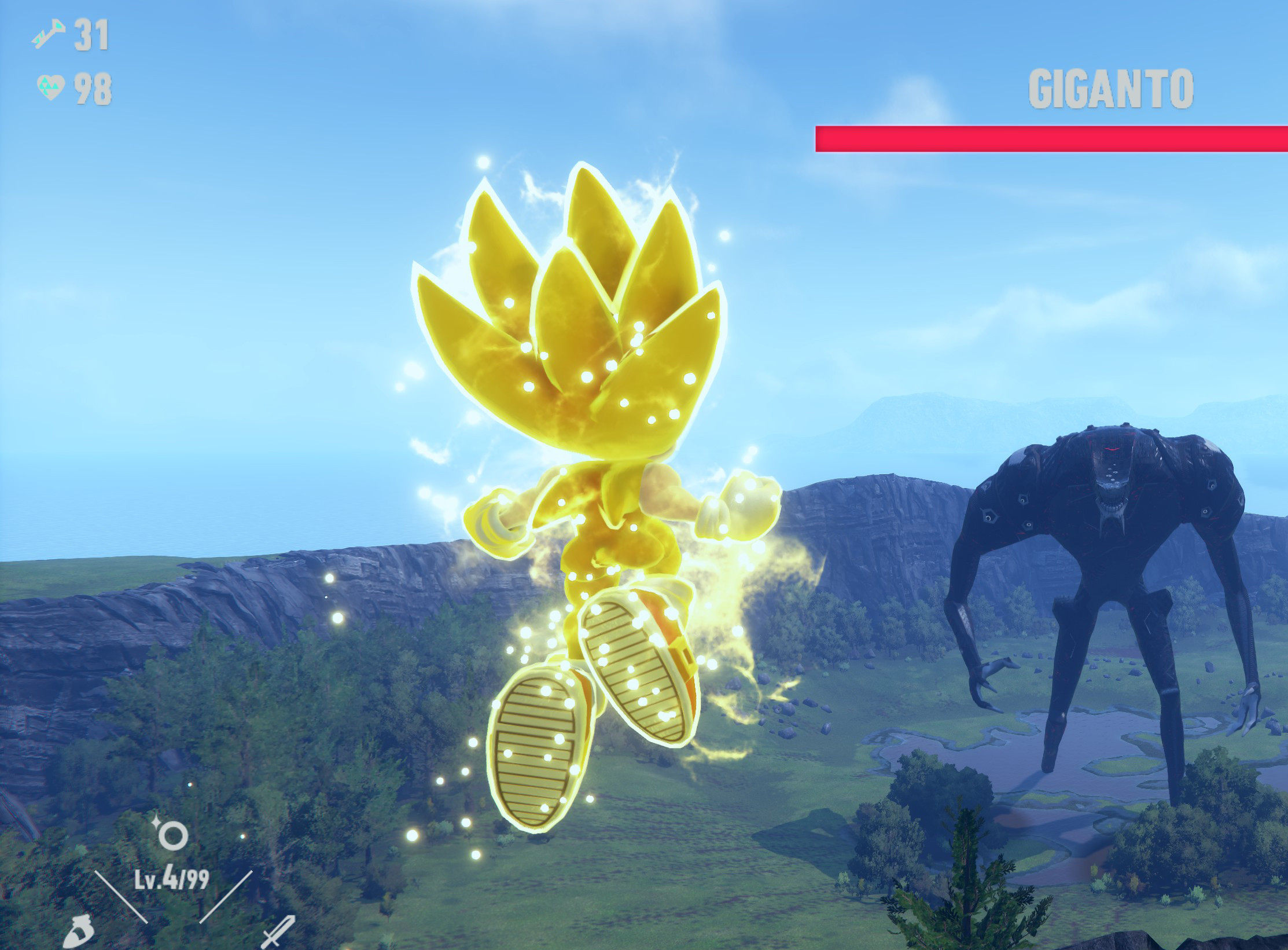Select the heart-shaped ring count icon
This screenshot has width=1288, height=950.
[51, 87]
